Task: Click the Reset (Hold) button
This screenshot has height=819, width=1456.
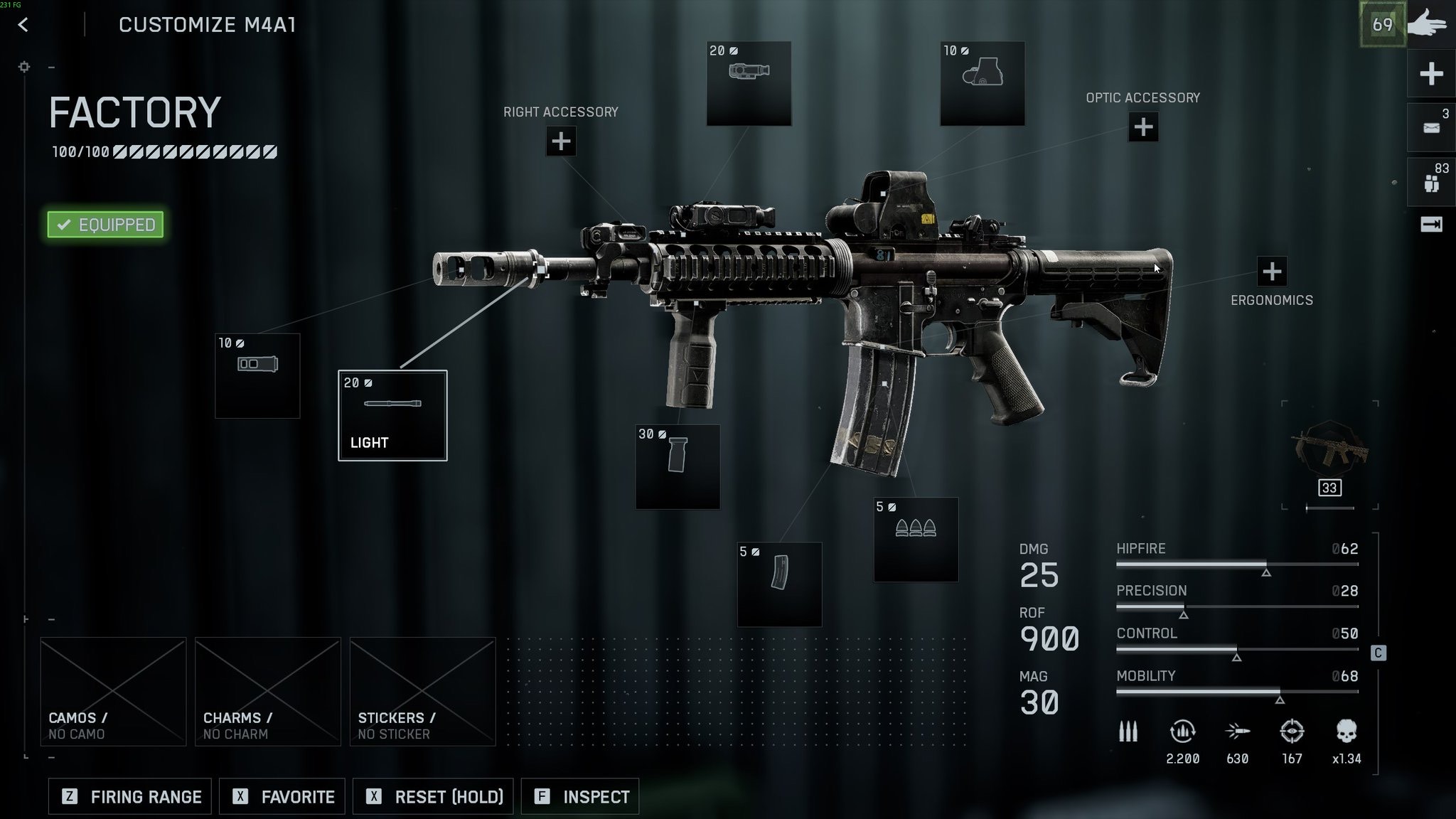Action: (438, 796)
